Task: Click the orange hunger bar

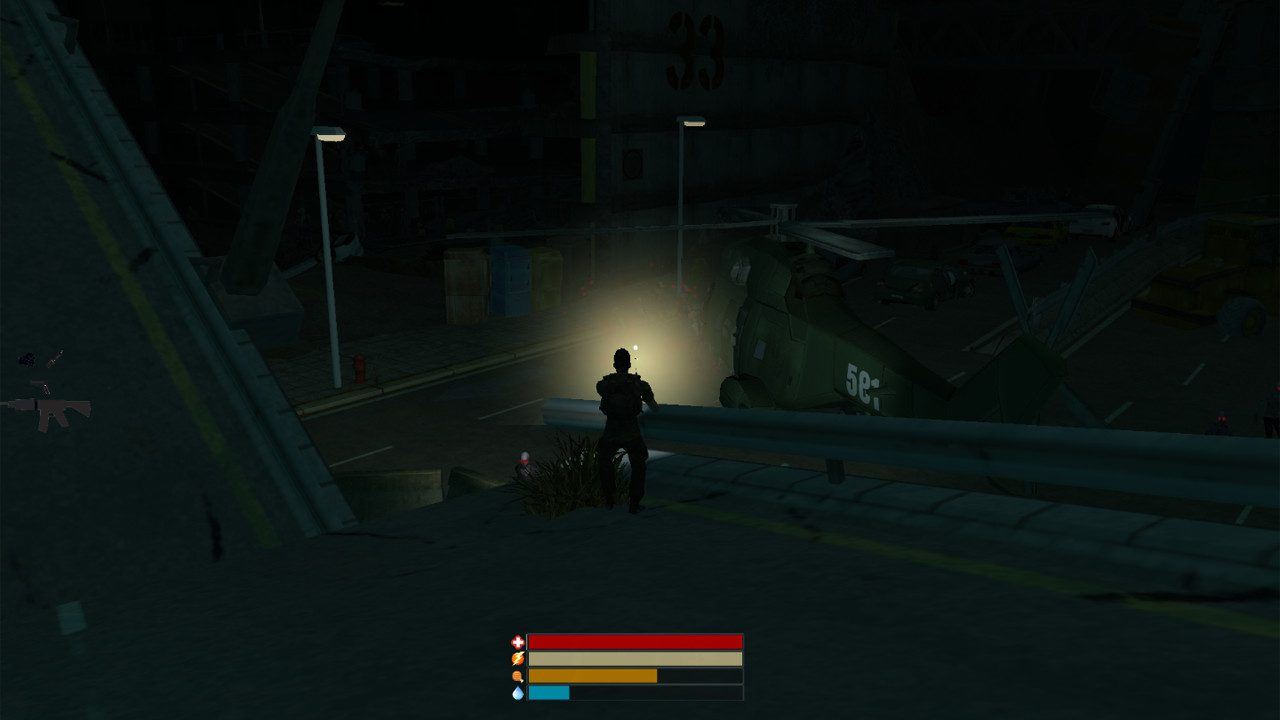Action: point(590,675)
